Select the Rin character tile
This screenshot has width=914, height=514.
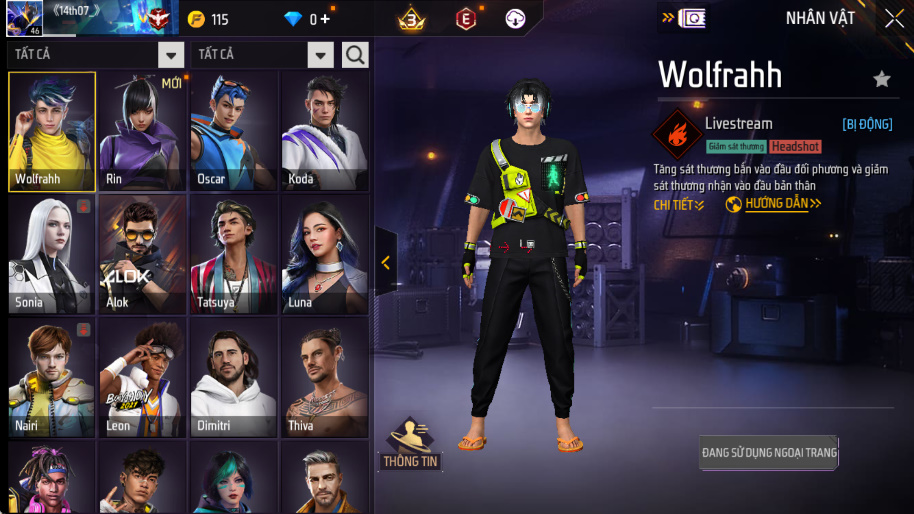tap(143, 131)
